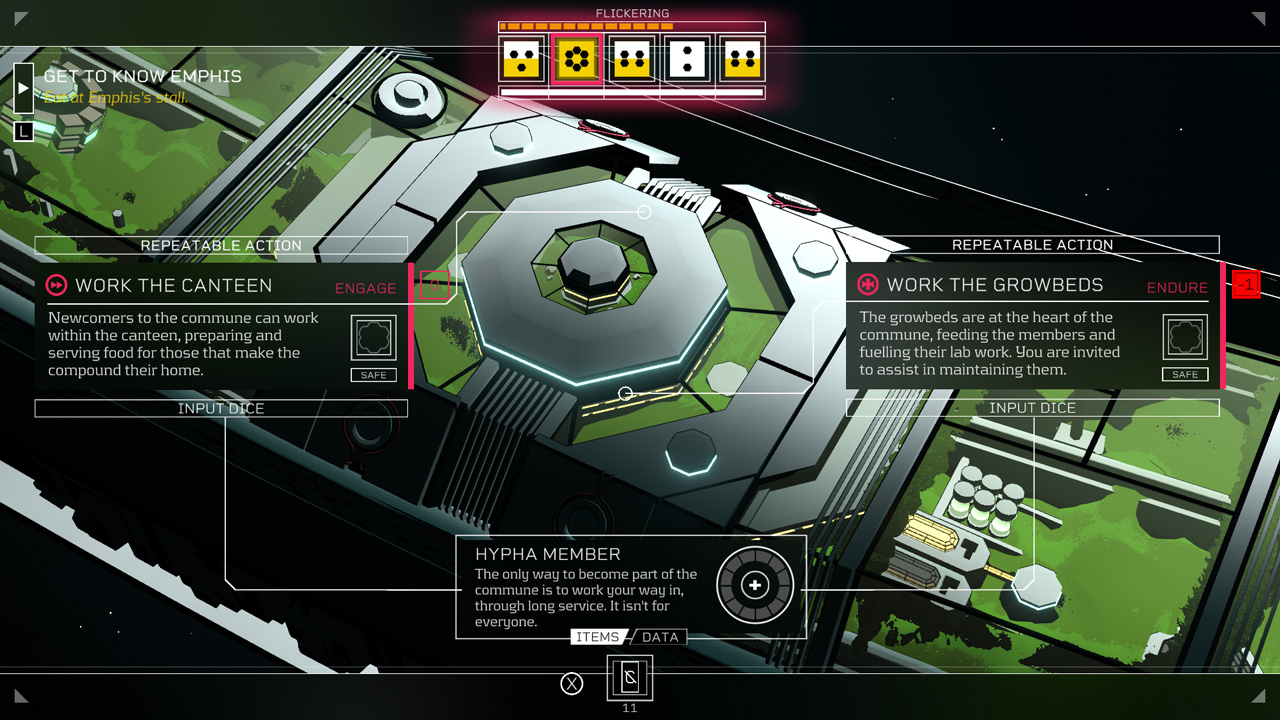Image resolution: width=1280 pixels, height=720 pixels.
Task: Click the INPUT DICE box under Work the Canteen
Action: tap(221, 408)
